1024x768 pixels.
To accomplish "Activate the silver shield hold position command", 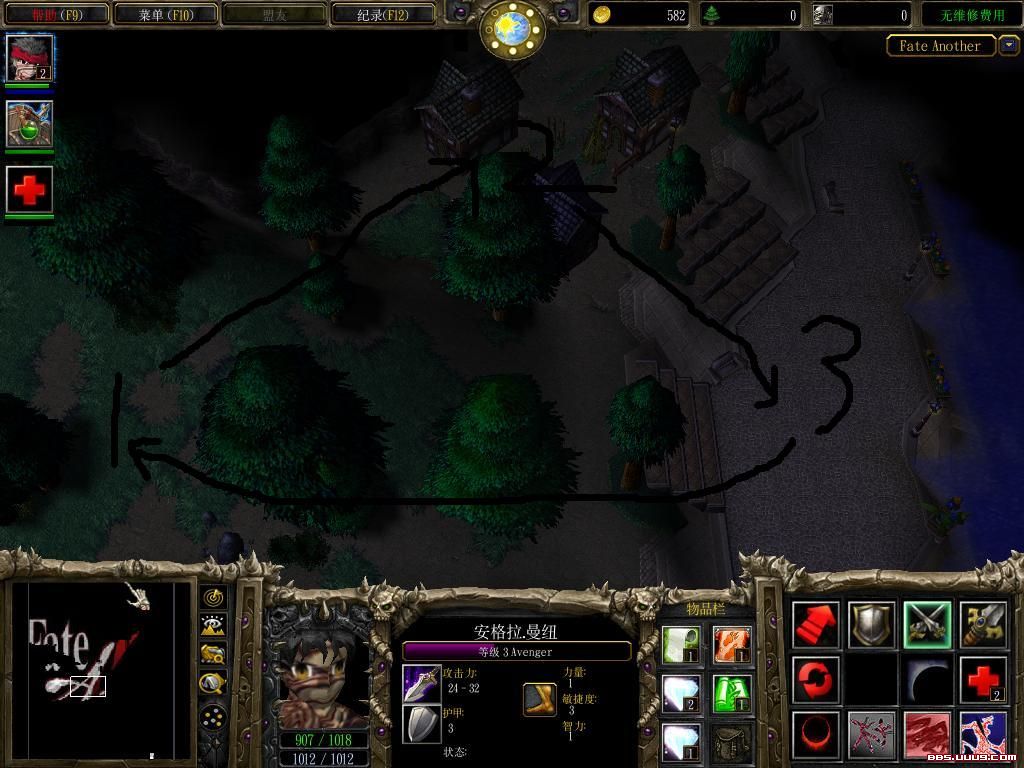I will tap(872, 624).
